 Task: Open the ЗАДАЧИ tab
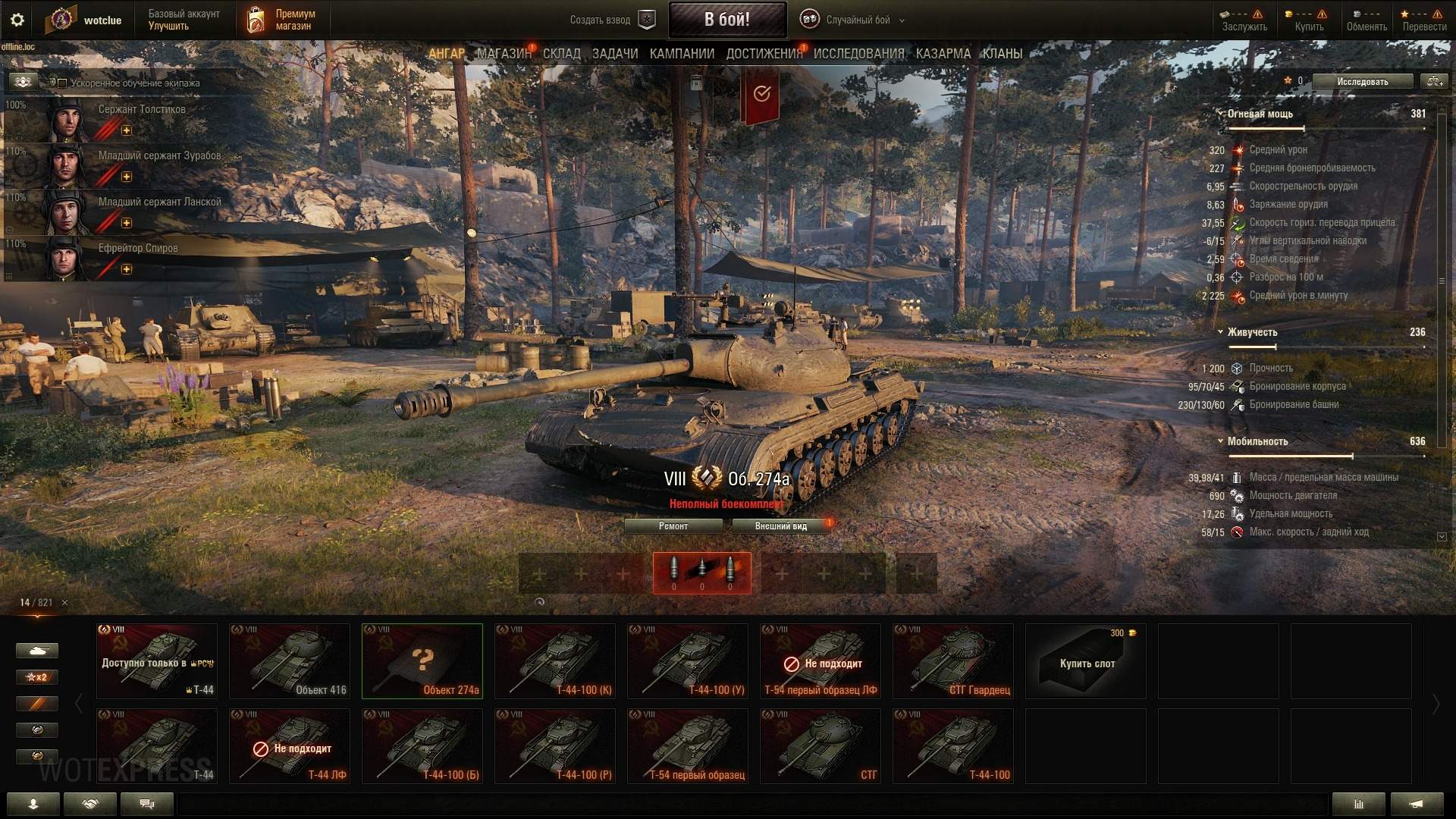pos(614,54)
